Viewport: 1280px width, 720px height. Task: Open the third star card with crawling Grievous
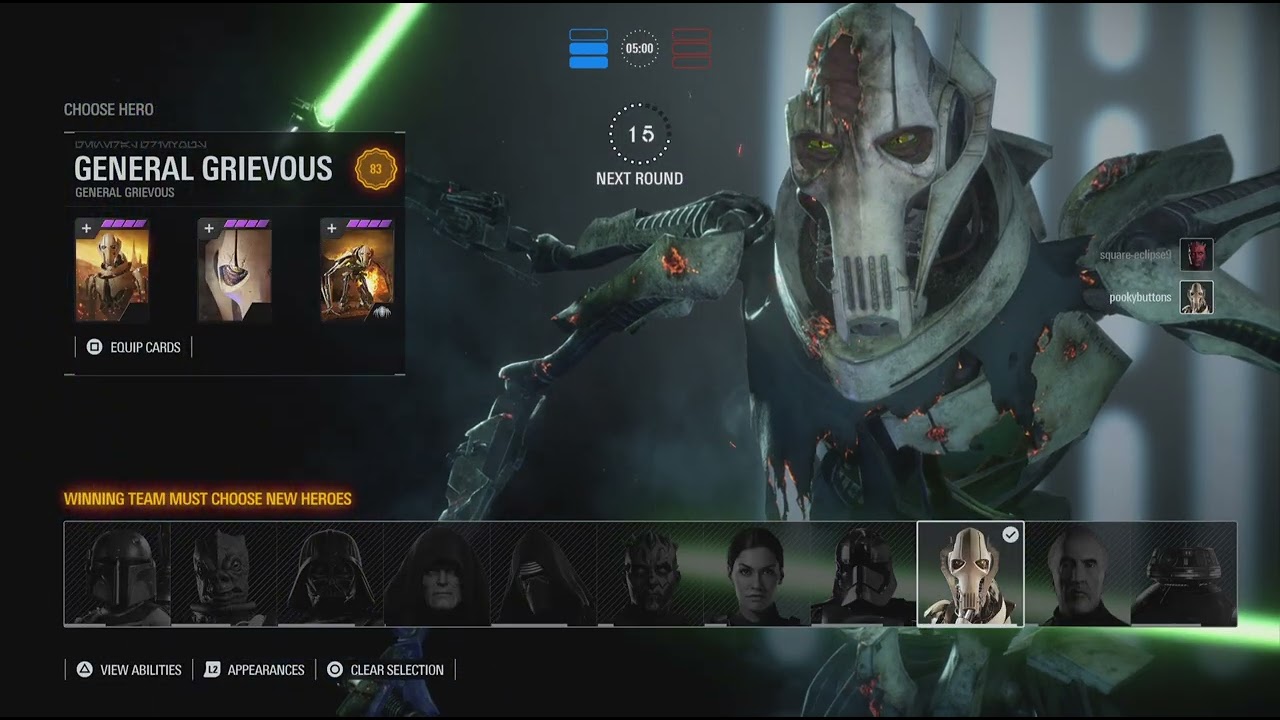(x=357, y=271)
